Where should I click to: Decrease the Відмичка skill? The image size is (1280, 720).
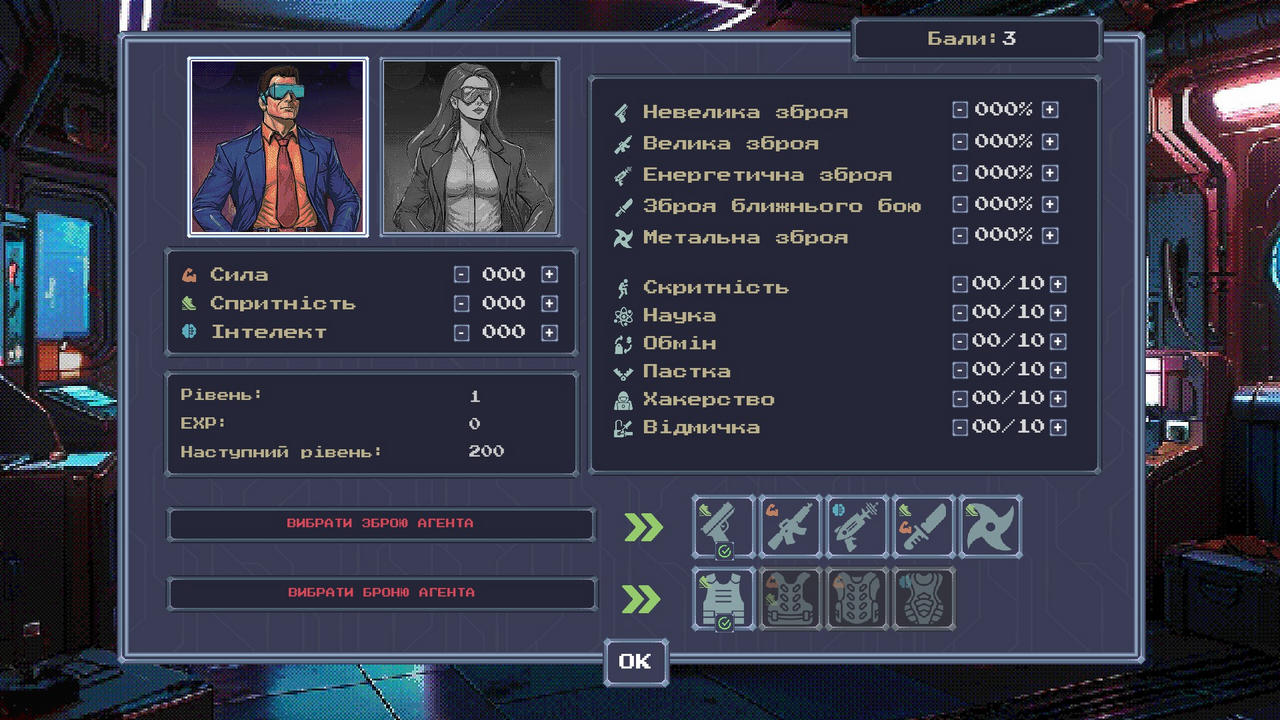point(960,428)
